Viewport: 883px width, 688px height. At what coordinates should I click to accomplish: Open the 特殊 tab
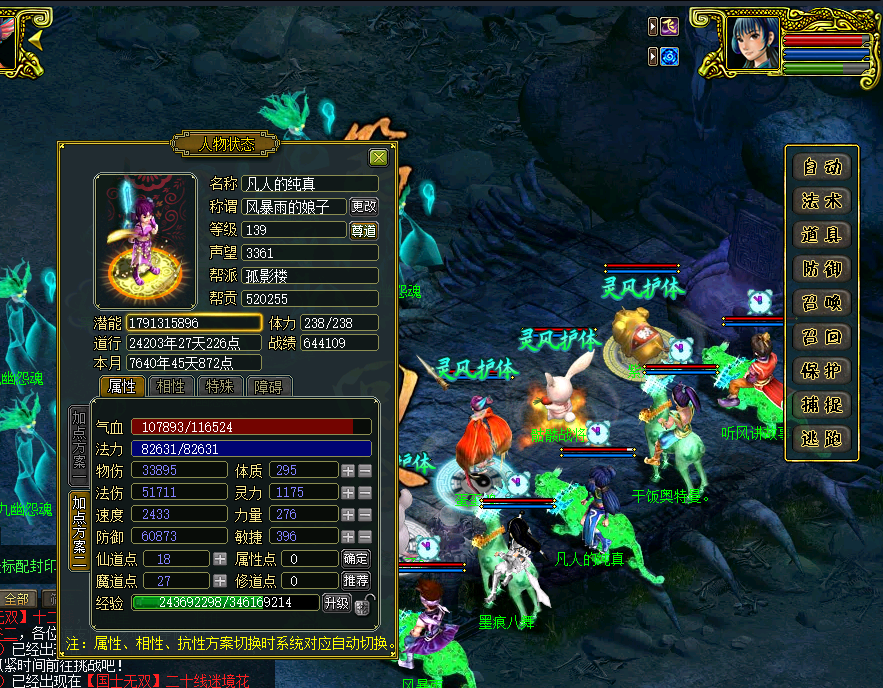[220, 387]
